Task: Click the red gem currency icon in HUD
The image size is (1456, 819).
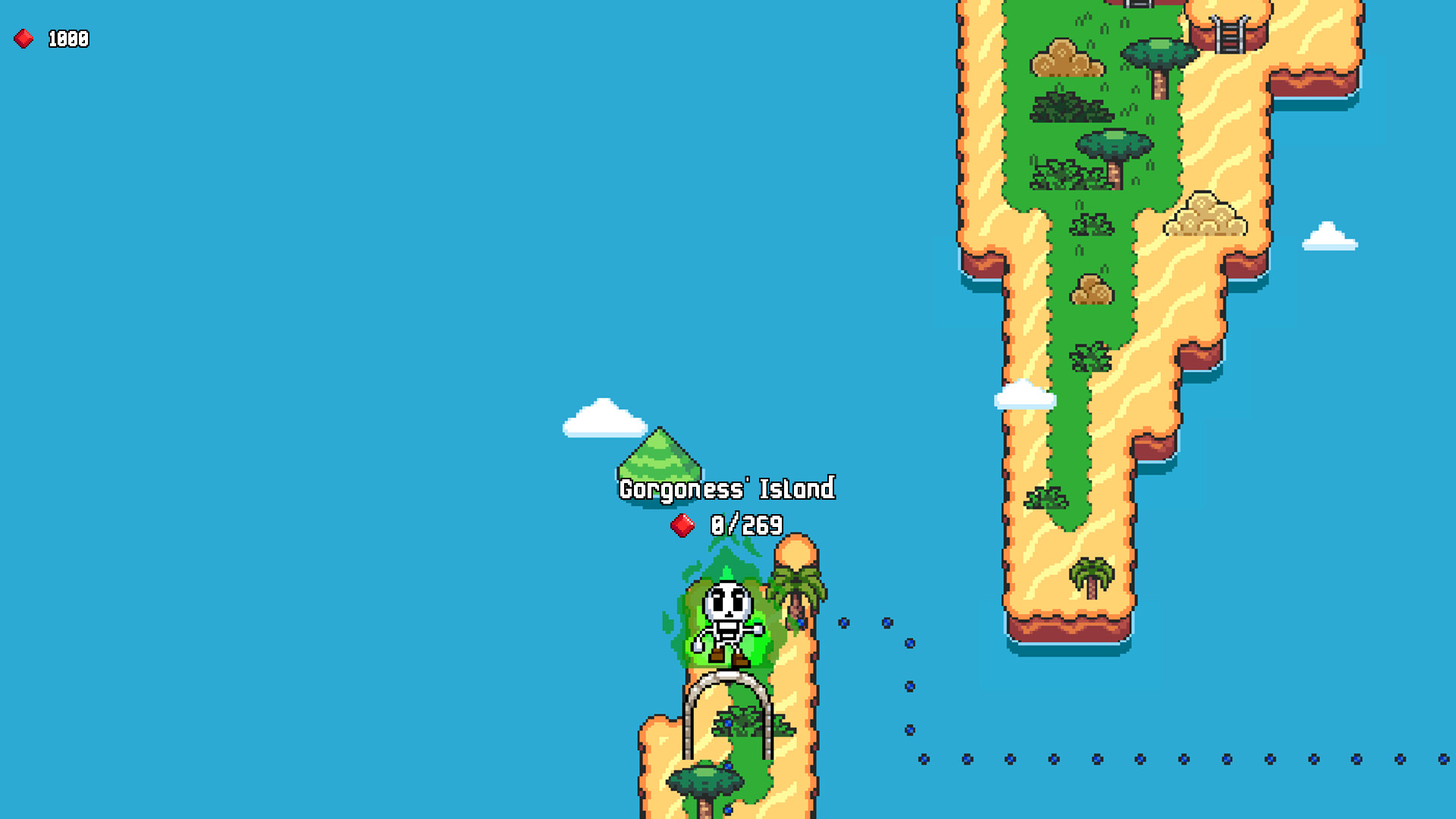Action: 23,36
